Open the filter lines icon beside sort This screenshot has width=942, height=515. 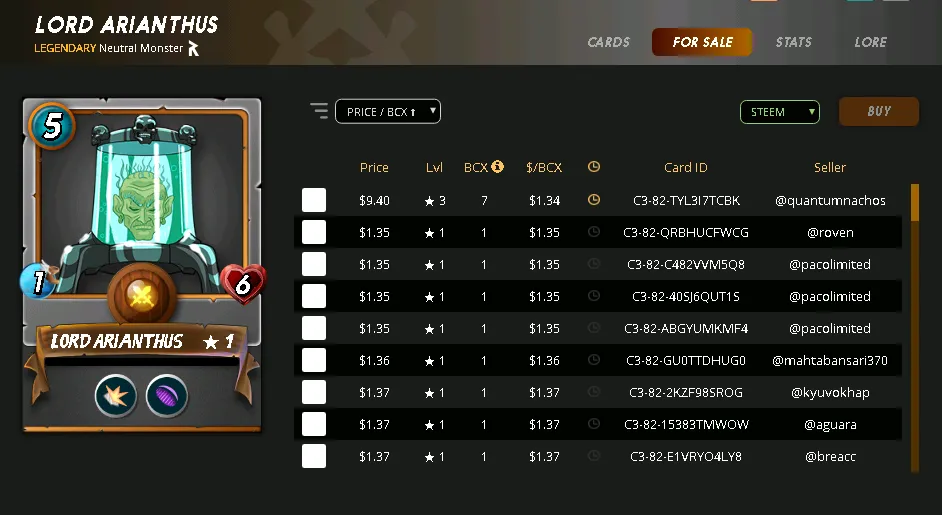pyautogui.click(x=319, y=111)
